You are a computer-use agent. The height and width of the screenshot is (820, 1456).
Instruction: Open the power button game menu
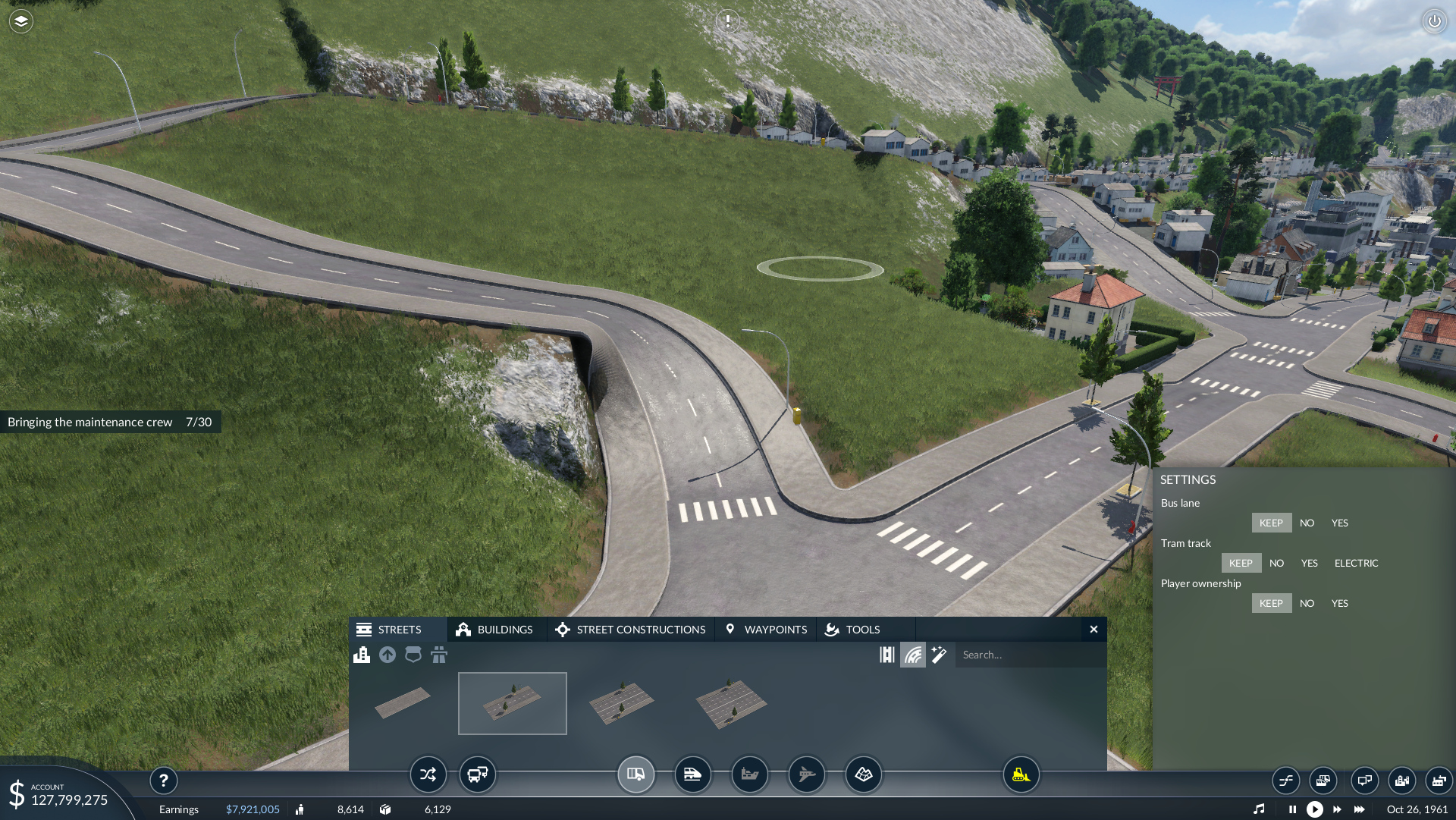[x=1434, y=21]
